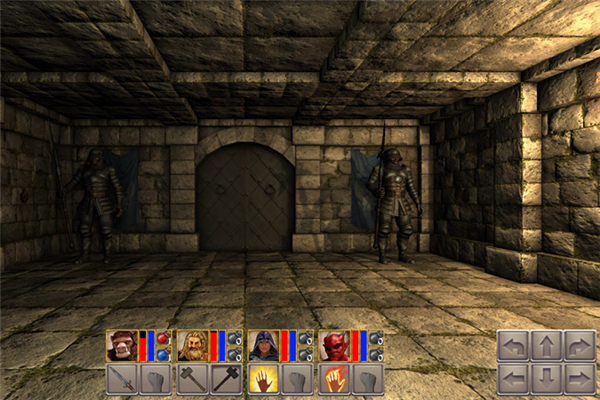Screen dimensions: 600x400
Task: Cast the demon's flaming hand spell
Action: point(334,379)
